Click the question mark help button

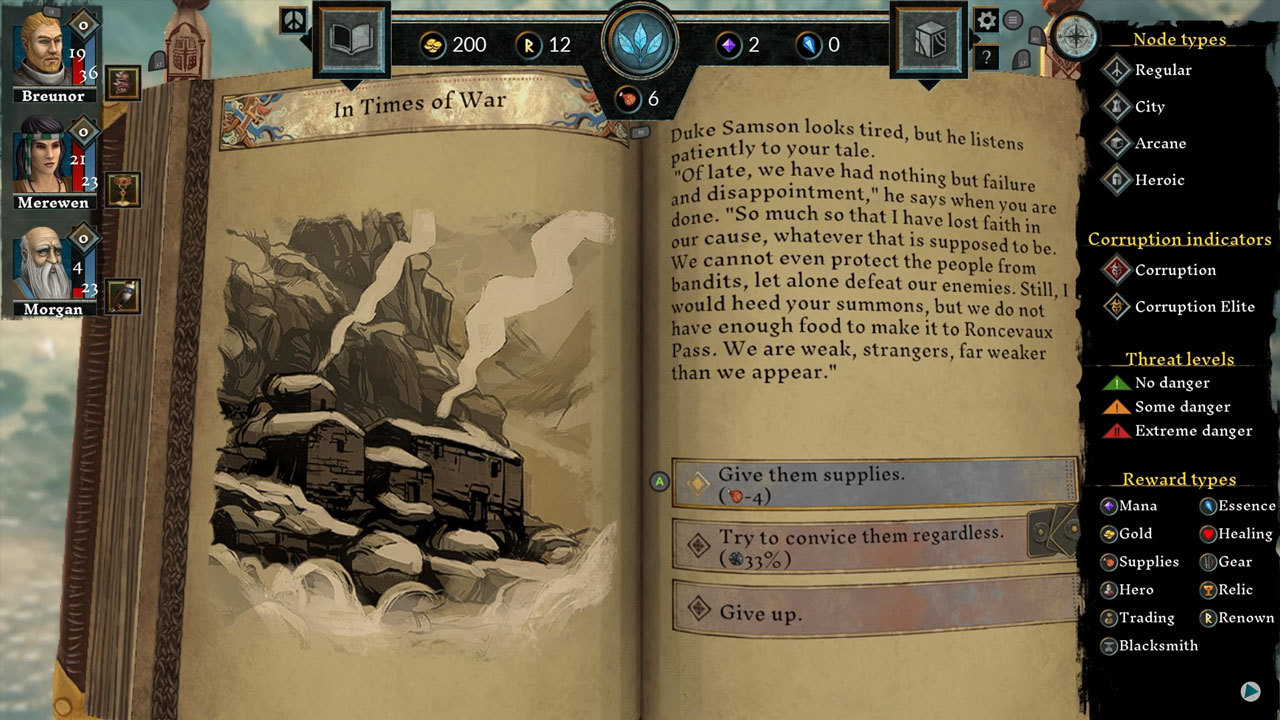(x=987, y=57)
